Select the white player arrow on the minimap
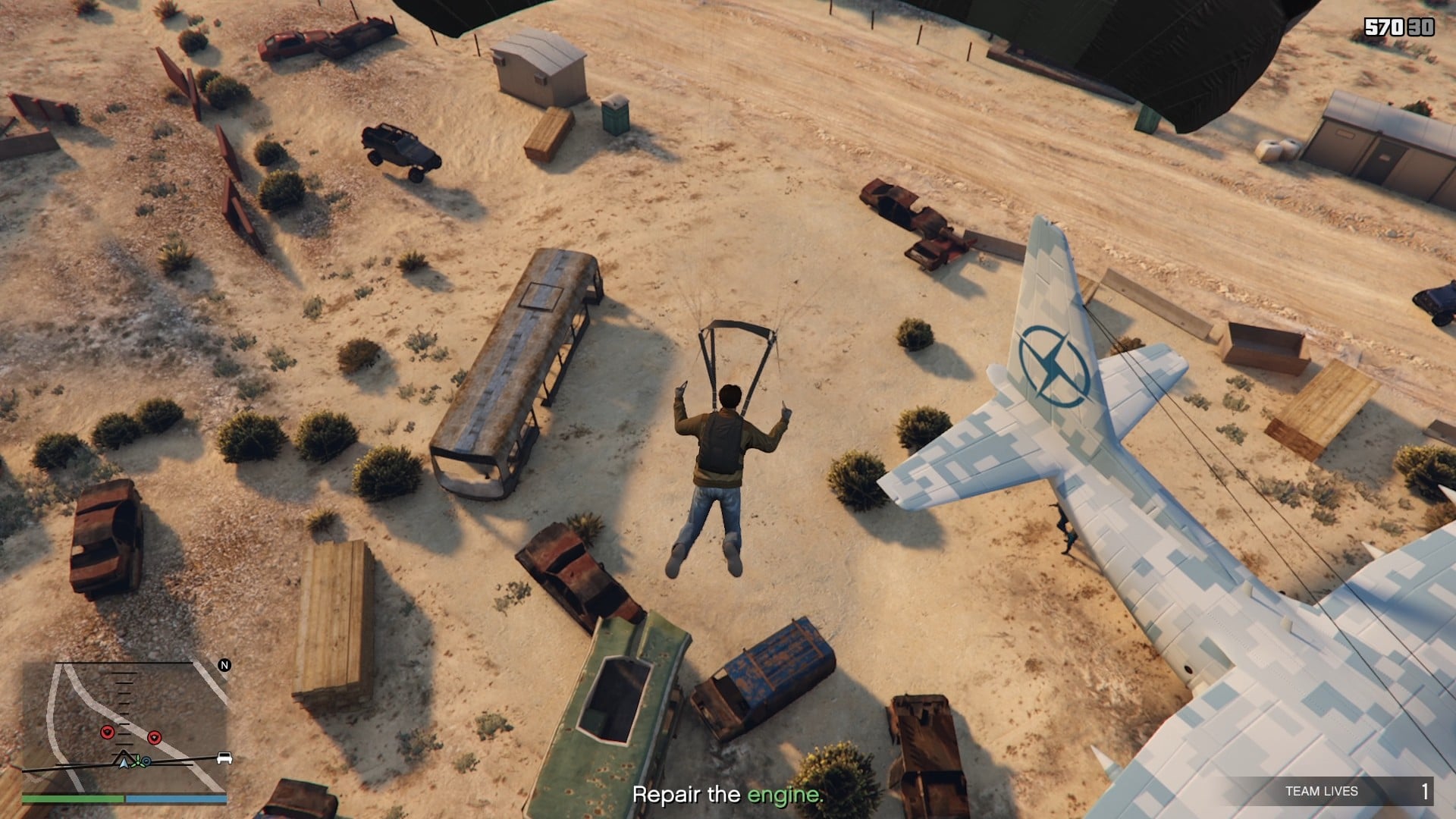 124,762
